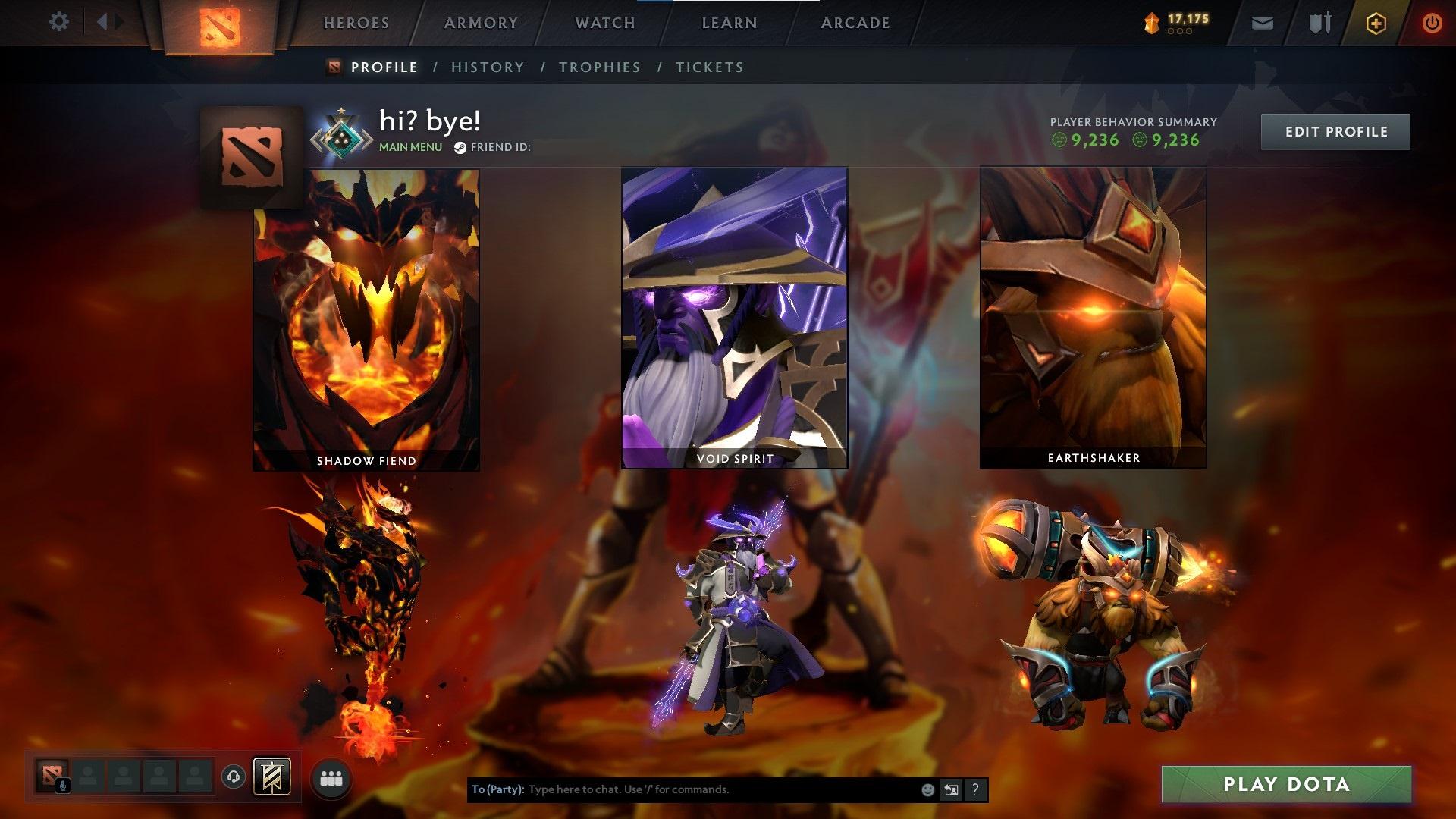Click the red power exit icon
1456x819 pixels.
(1432, 23)
